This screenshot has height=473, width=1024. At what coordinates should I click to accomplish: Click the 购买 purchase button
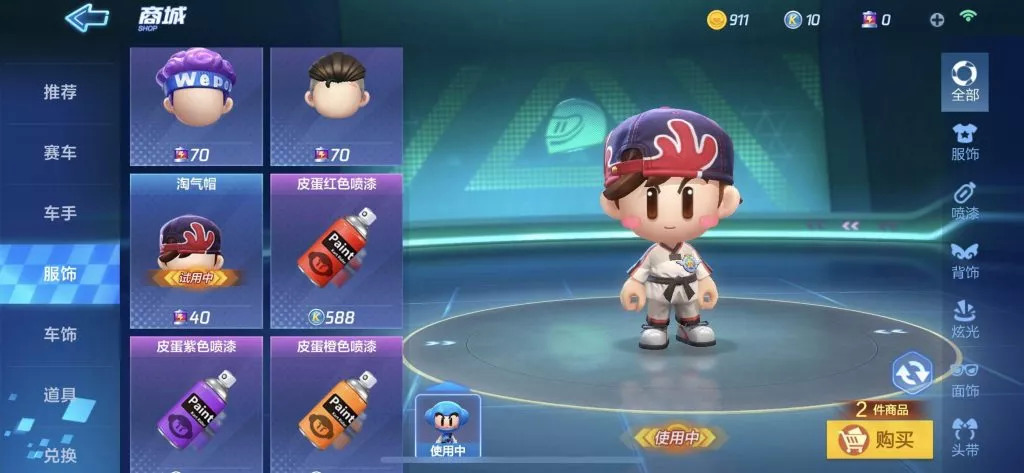879,439
